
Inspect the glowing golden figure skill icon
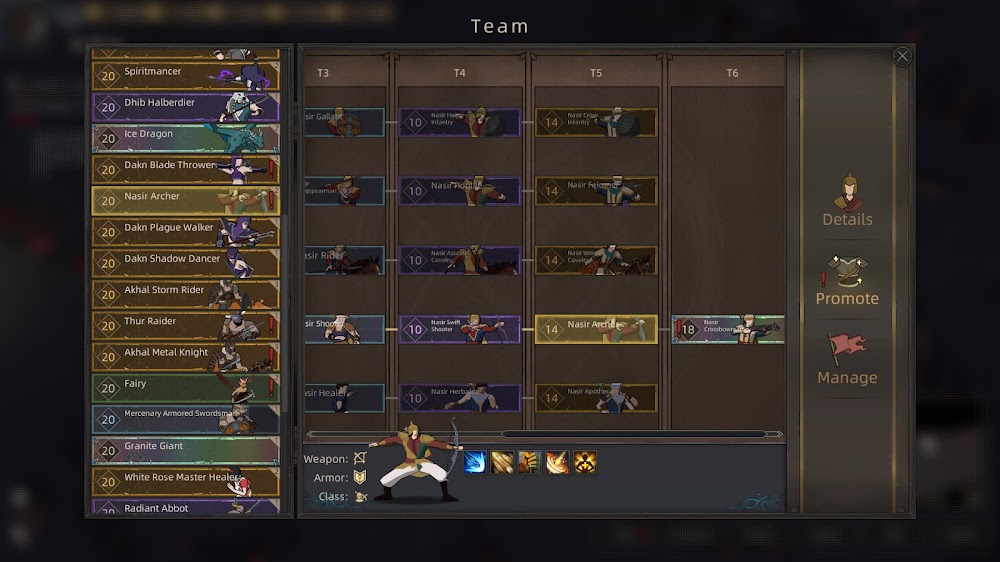tap(585, 462)
